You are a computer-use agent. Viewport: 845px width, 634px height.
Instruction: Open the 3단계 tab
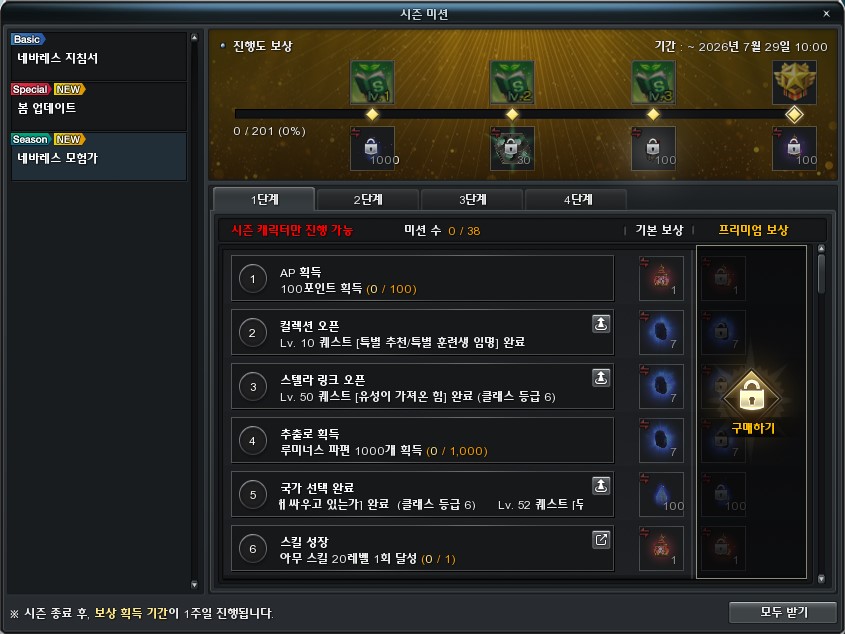[472, 199]
